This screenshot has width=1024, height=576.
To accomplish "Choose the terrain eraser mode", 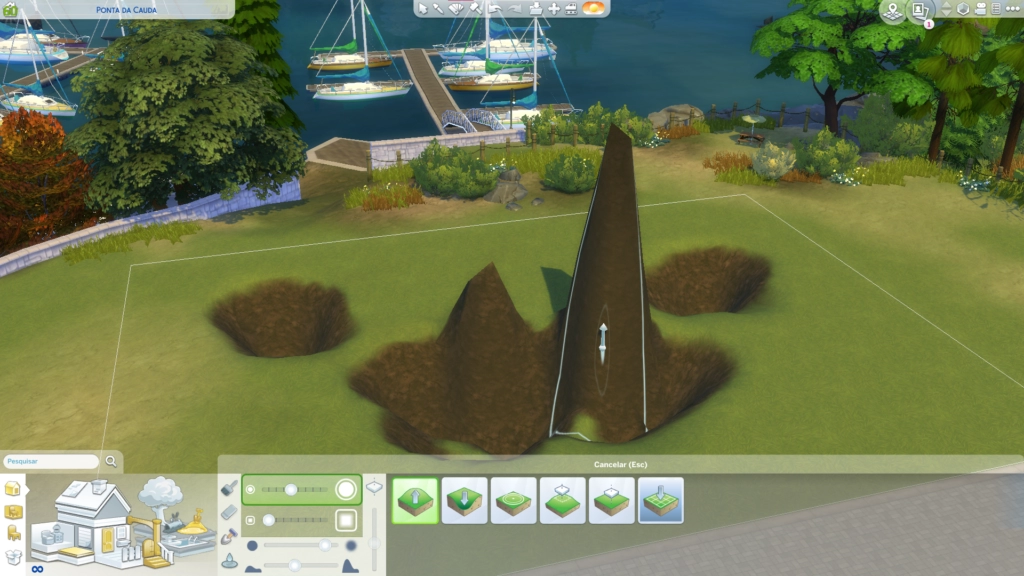I will tap(229, 512).
